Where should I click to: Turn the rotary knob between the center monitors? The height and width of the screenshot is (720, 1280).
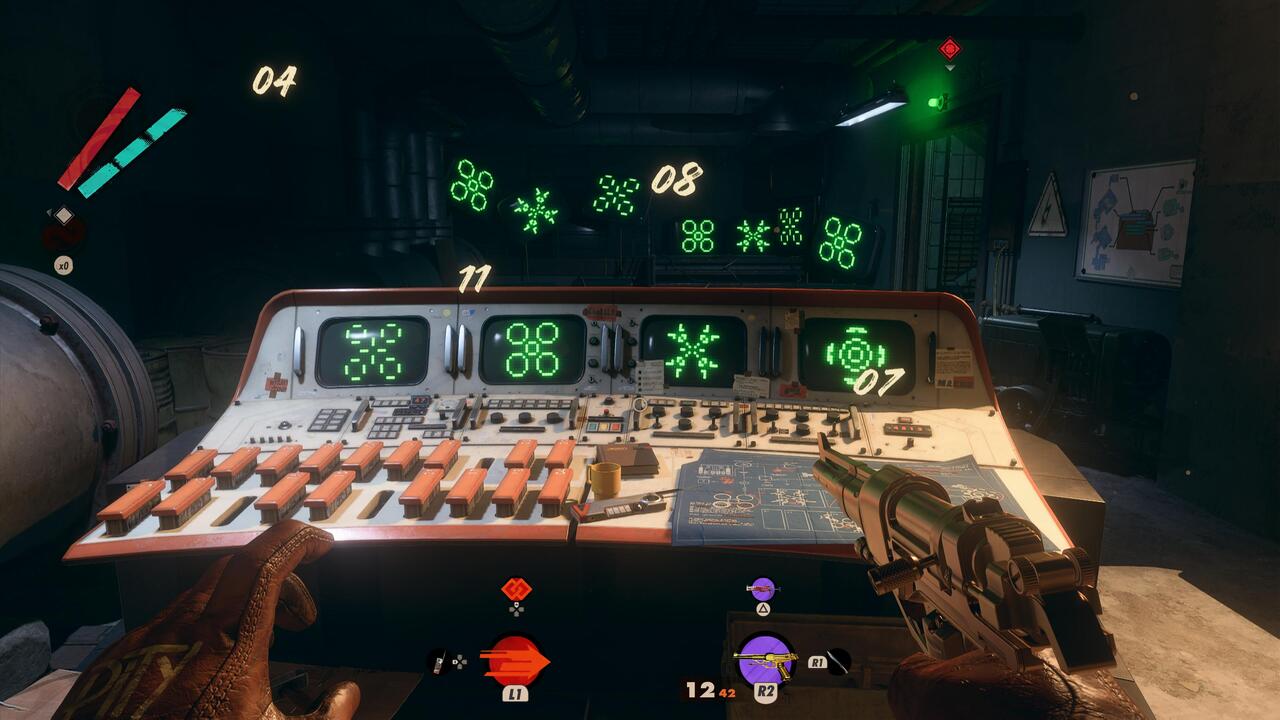594,341
